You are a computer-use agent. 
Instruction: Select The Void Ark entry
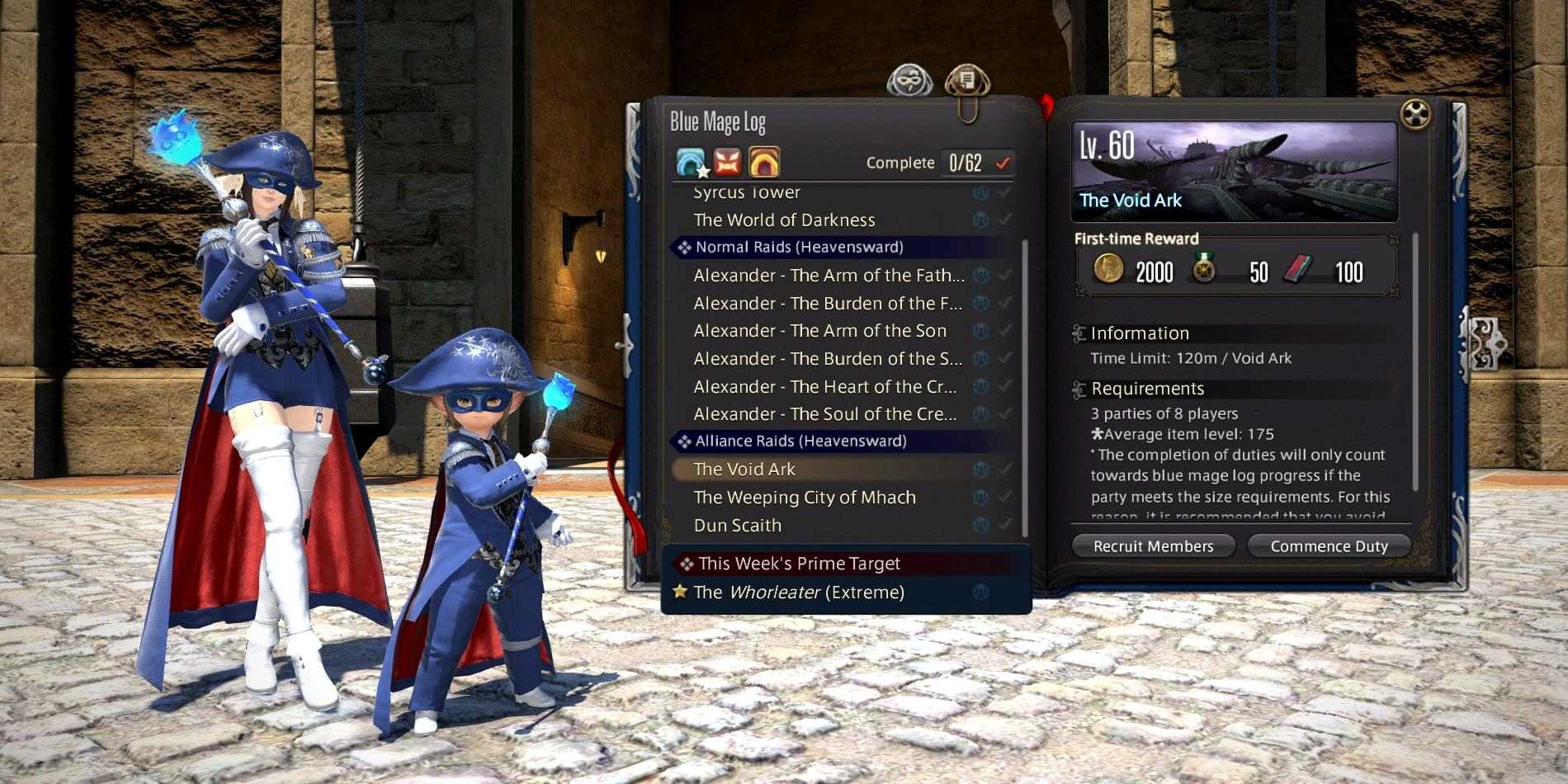pyautogui.click(x=744, y=470)
